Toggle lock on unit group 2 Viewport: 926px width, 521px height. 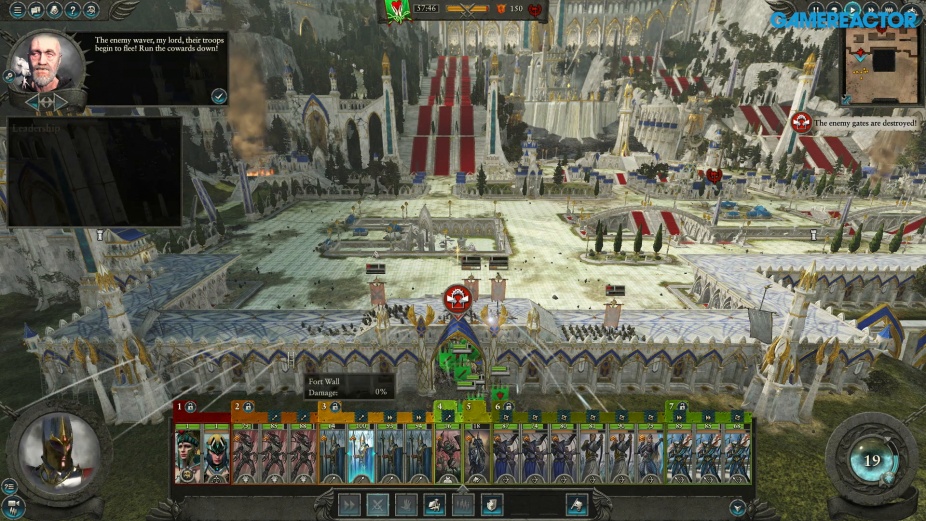click(x=247, y=407)
